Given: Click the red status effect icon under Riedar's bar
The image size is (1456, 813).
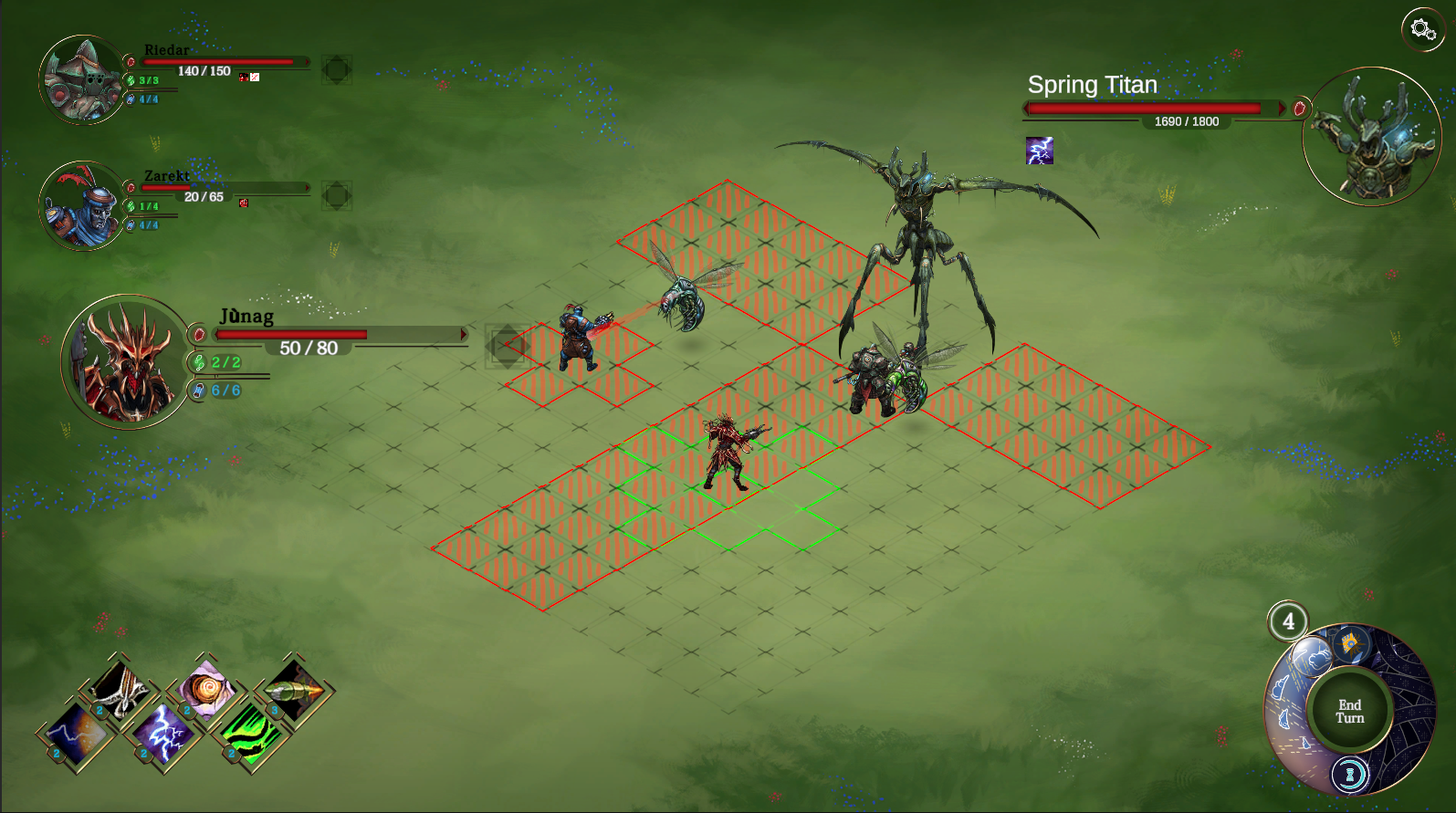Looking at the screenshot, I should click(x=243, y=78).
